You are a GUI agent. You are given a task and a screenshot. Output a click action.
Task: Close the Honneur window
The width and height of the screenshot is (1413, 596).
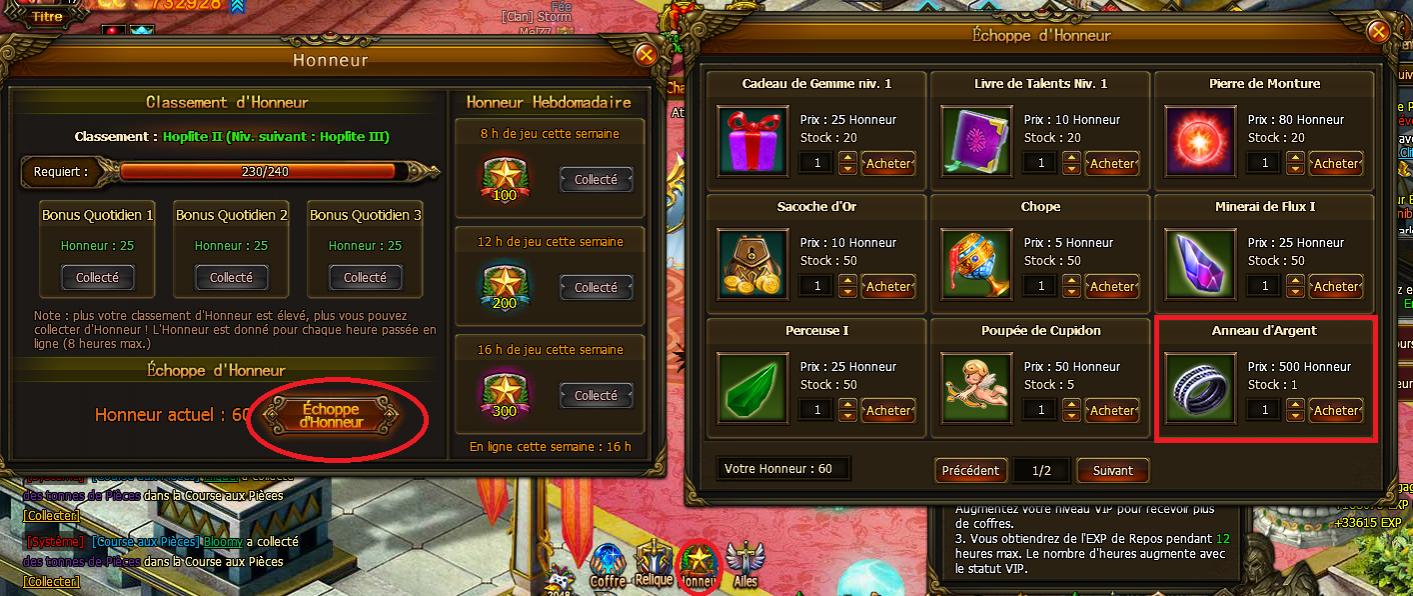(x=646, y=55)
